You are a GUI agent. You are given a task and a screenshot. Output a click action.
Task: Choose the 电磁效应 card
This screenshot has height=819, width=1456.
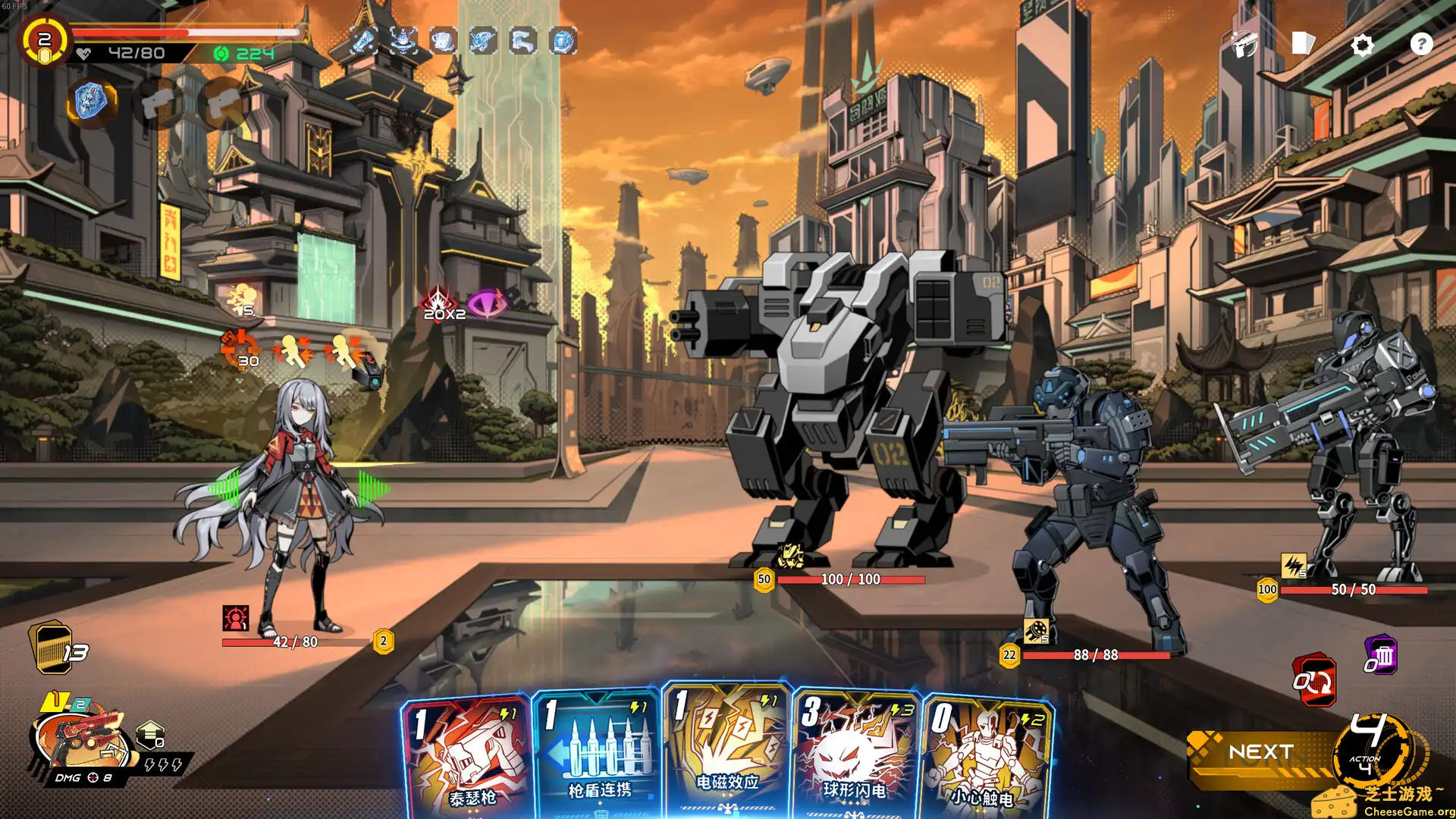pos(726,751)
